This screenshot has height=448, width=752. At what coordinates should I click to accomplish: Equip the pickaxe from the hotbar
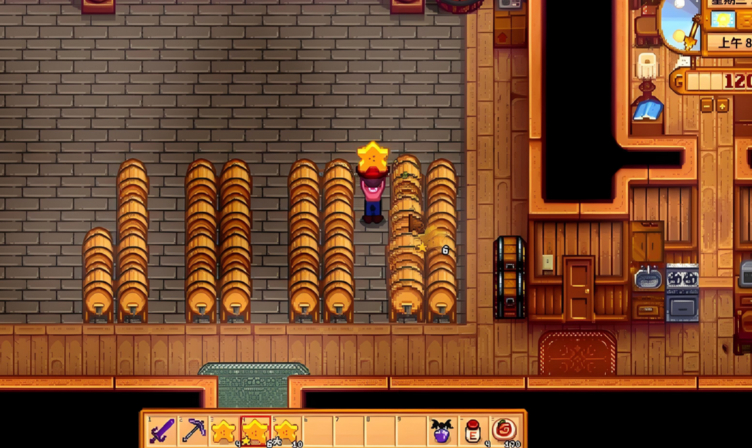[x=193, y=431]
